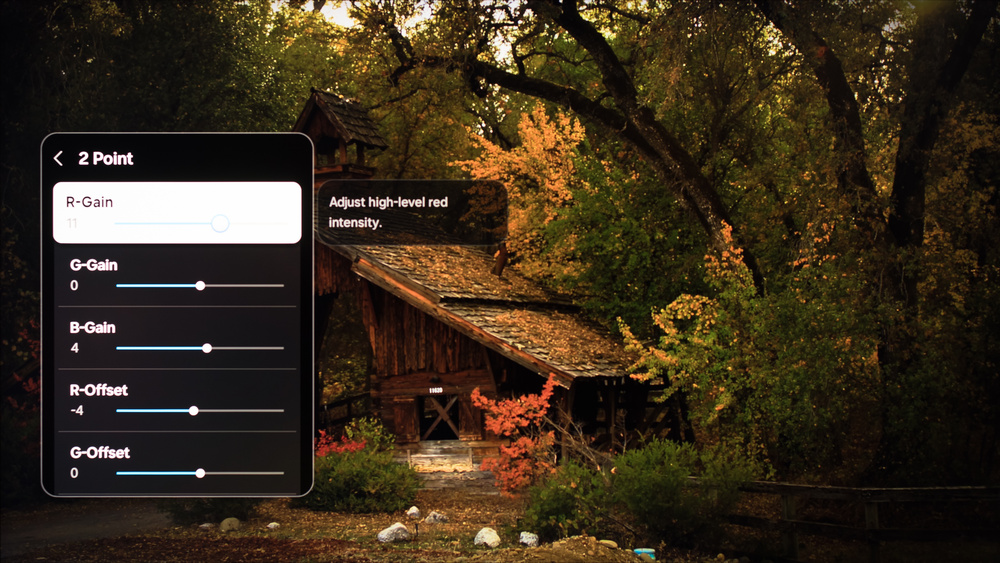The width and height of the screenshot is (1000, 563).
Task: Go back using the arrow beside 2 Point
Action: tap(59, 158)
